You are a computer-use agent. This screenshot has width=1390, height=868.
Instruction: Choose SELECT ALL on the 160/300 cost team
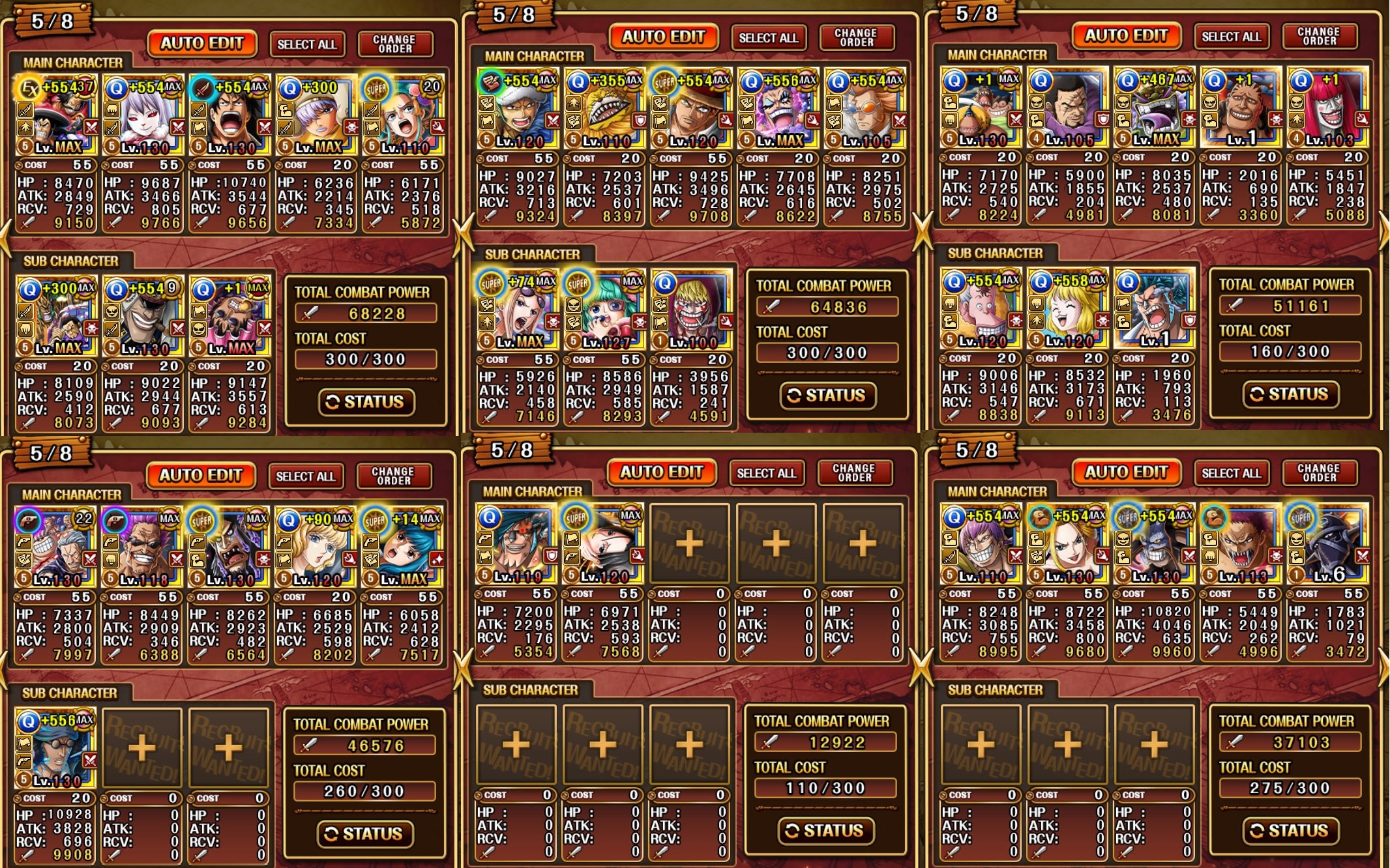tap(1231, 36)
